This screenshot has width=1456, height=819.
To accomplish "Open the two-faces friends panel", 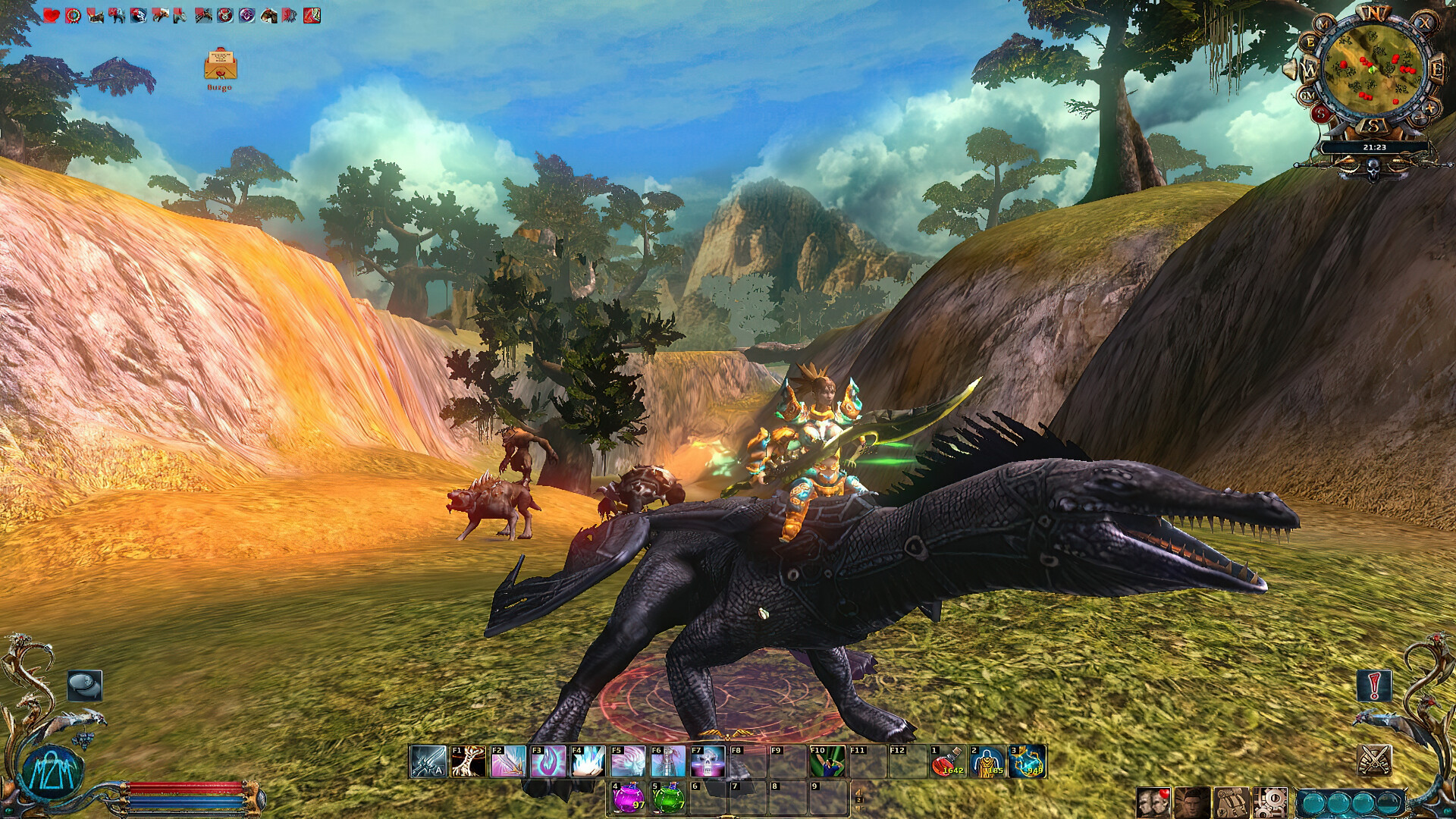I will [x=1153, y=802].
